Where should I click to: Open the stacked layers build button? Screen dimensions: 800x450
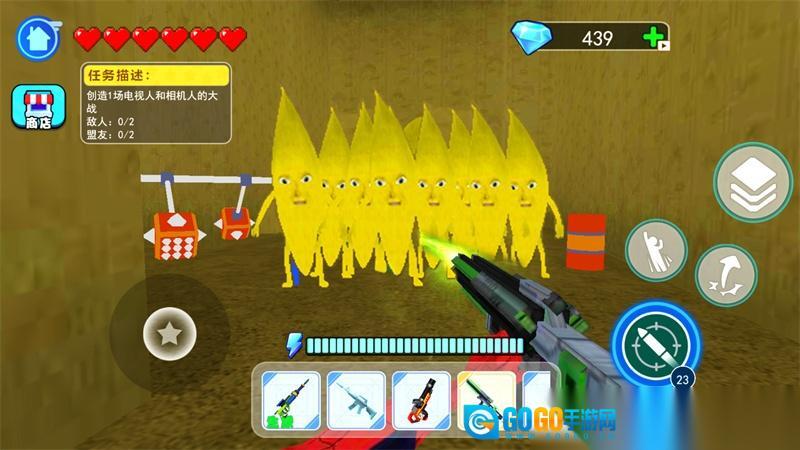tap(753, 184)
